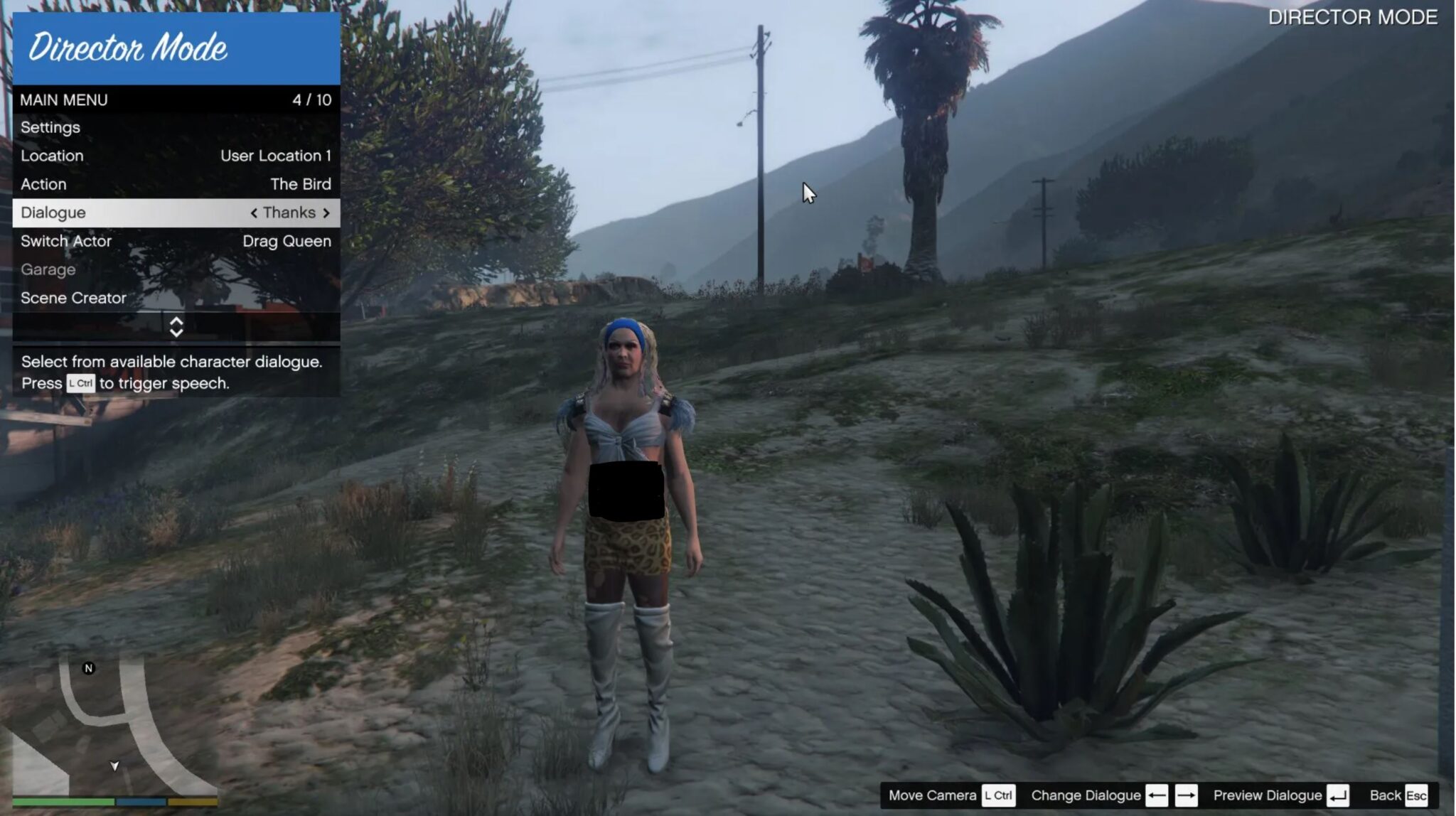Select the highlighted Thanks dialogue row
This screenshot has width=1456, height=816.
pyautogui.click(x=176, y=212)
